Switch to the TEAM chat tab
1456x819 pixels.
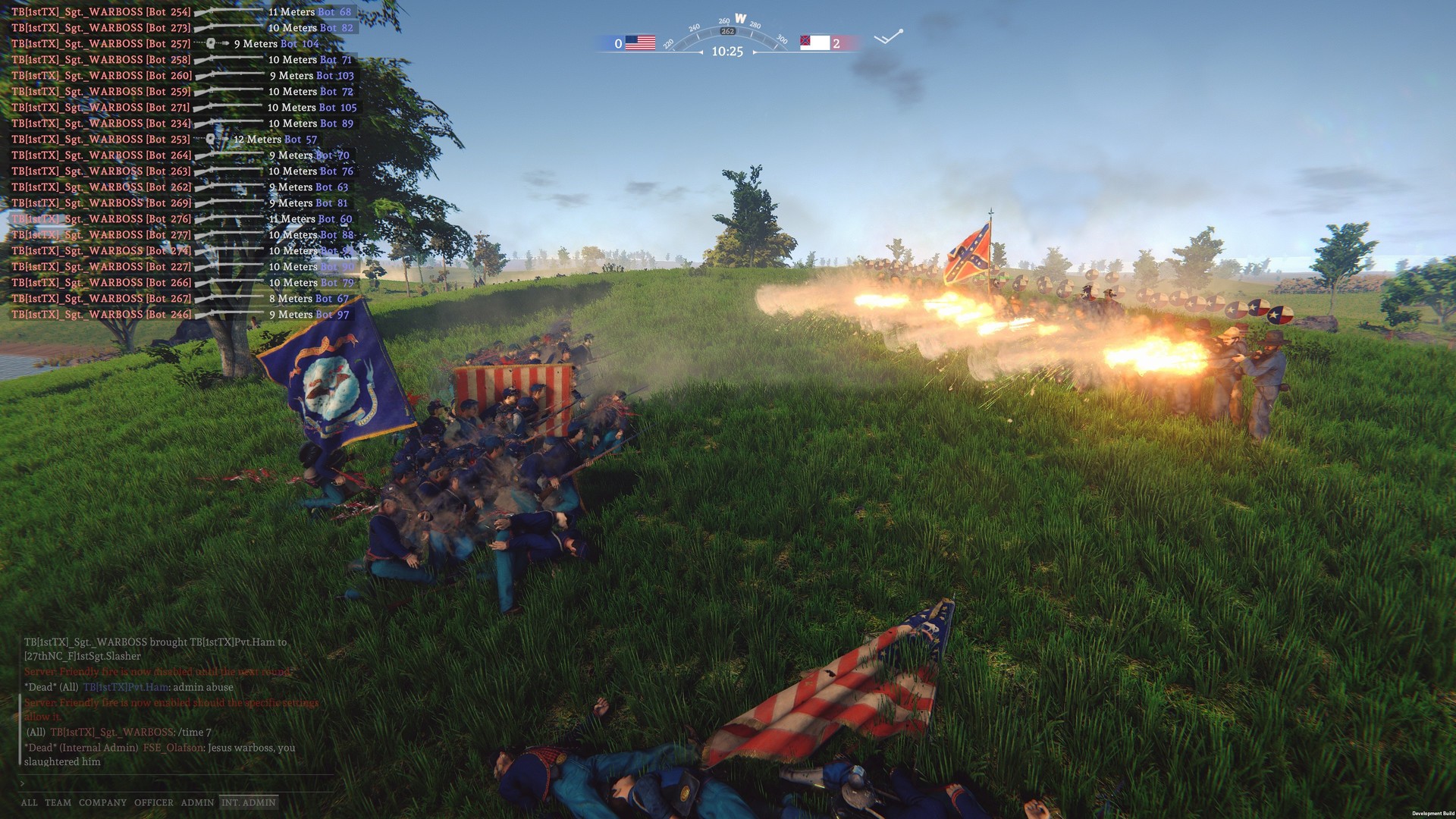pos(57,802)
